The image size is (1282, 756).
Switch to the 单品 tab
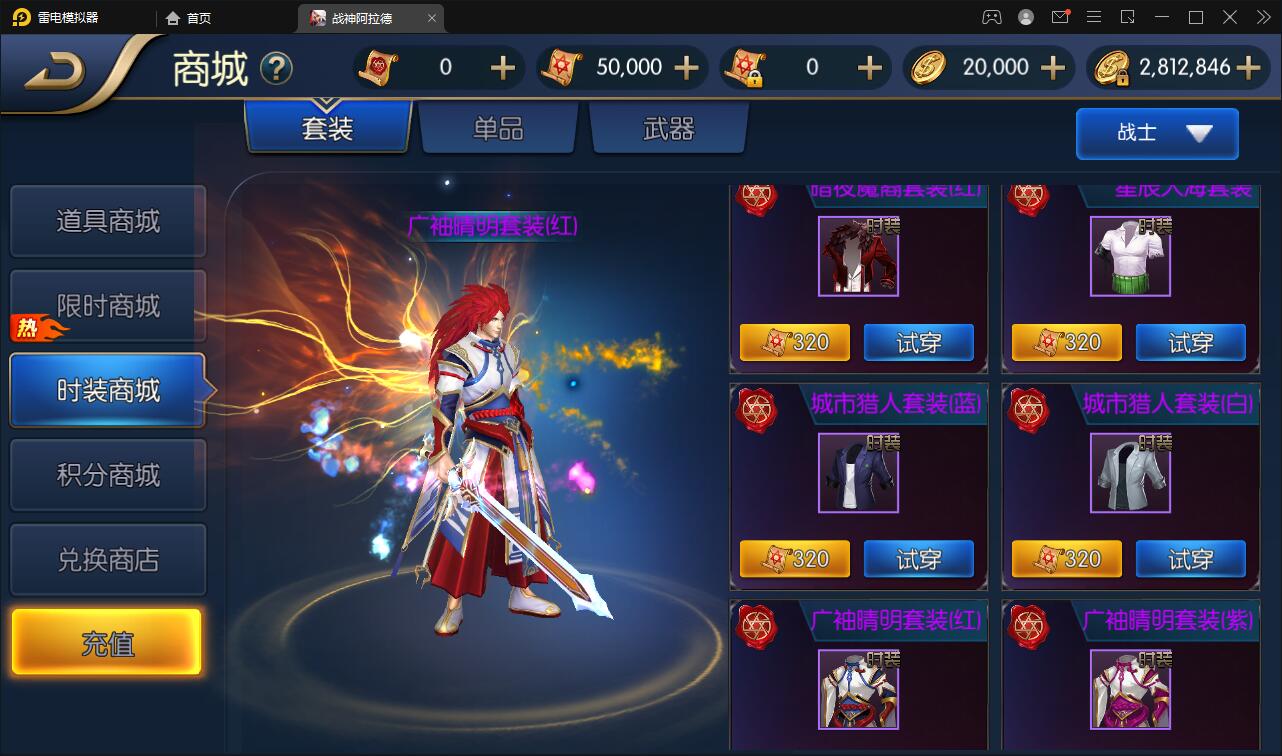pos(497,130)
